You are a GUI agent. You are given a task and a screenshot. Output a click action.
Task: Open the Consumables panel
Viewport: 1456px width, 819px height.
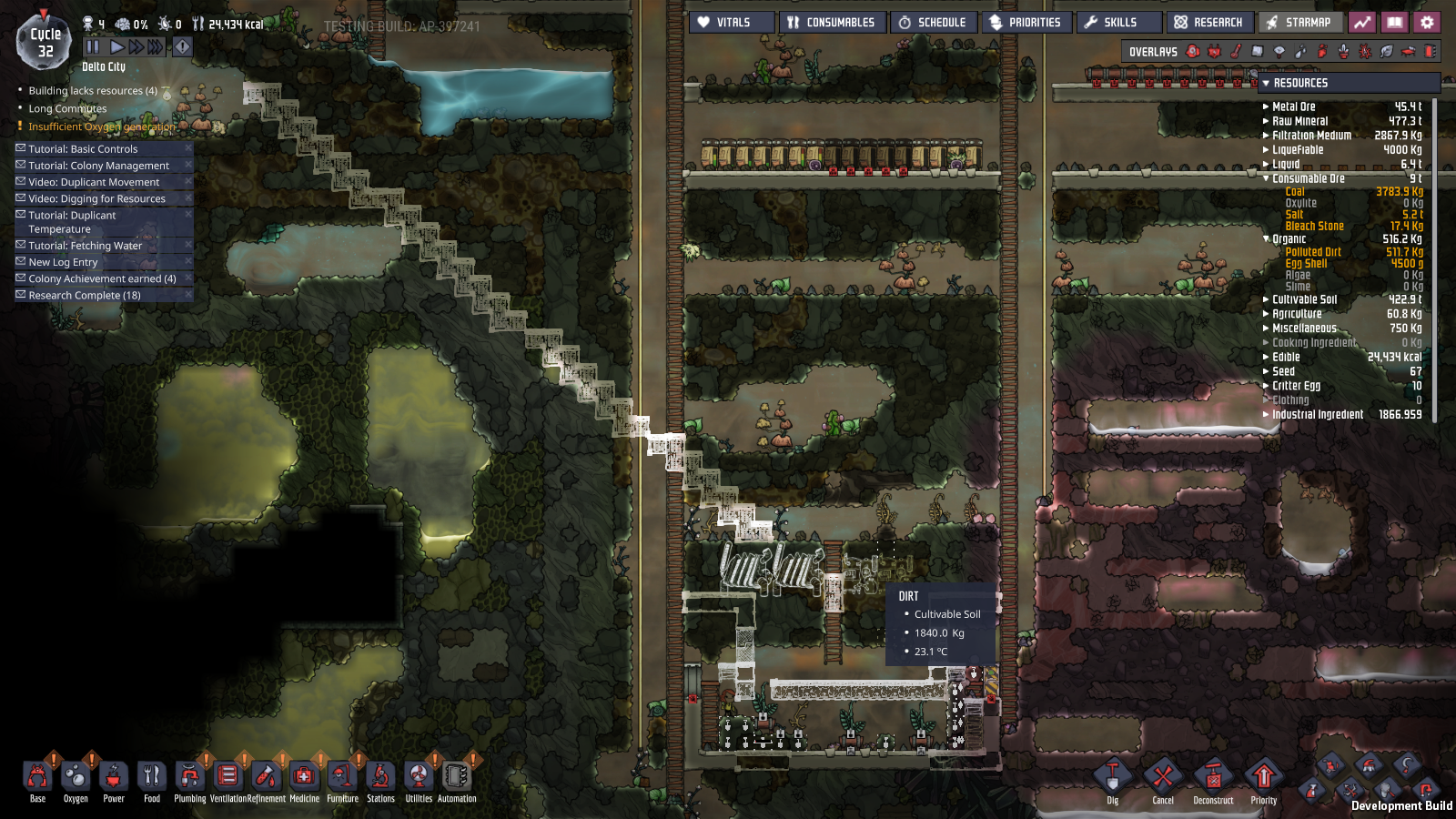(x=831, y=22)
